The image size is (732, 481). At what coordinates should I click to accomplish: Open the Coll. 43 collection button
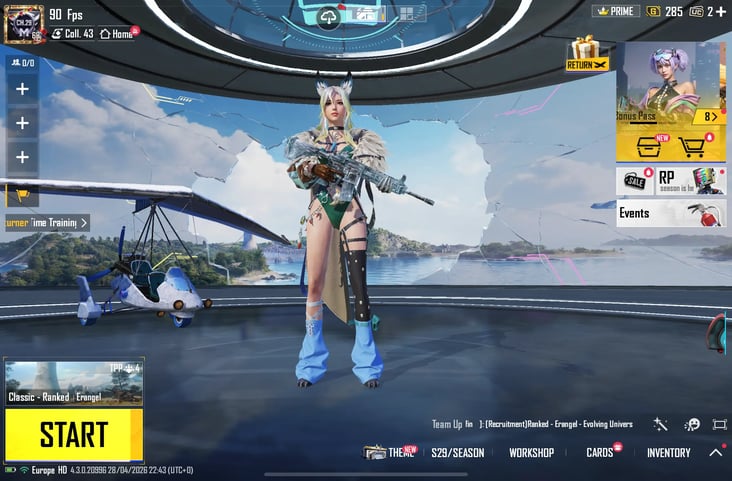72,33
